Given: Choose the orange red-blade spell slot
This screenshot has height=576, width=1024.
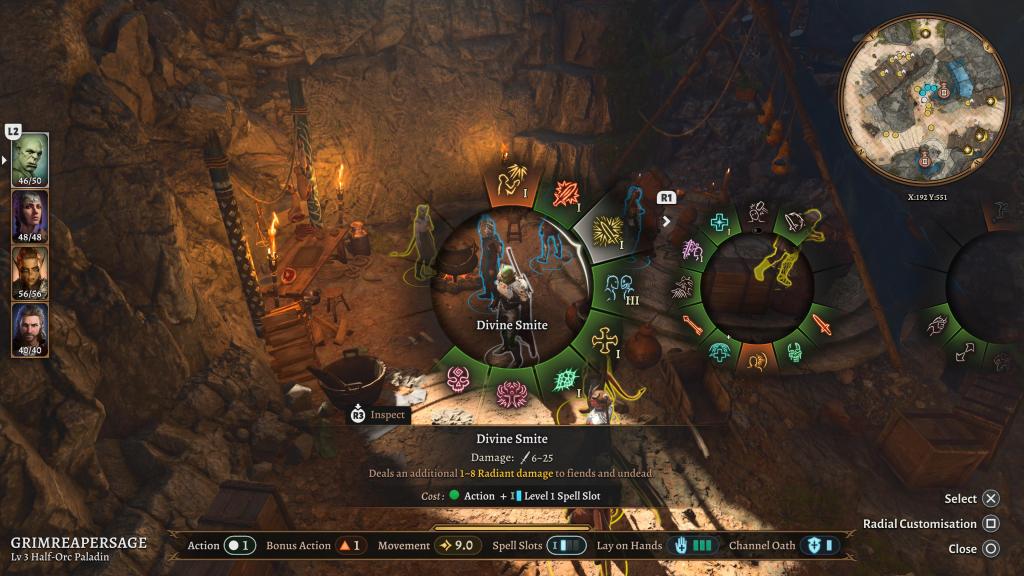Looking at the screenshot, I should click(x=566, y=193).
